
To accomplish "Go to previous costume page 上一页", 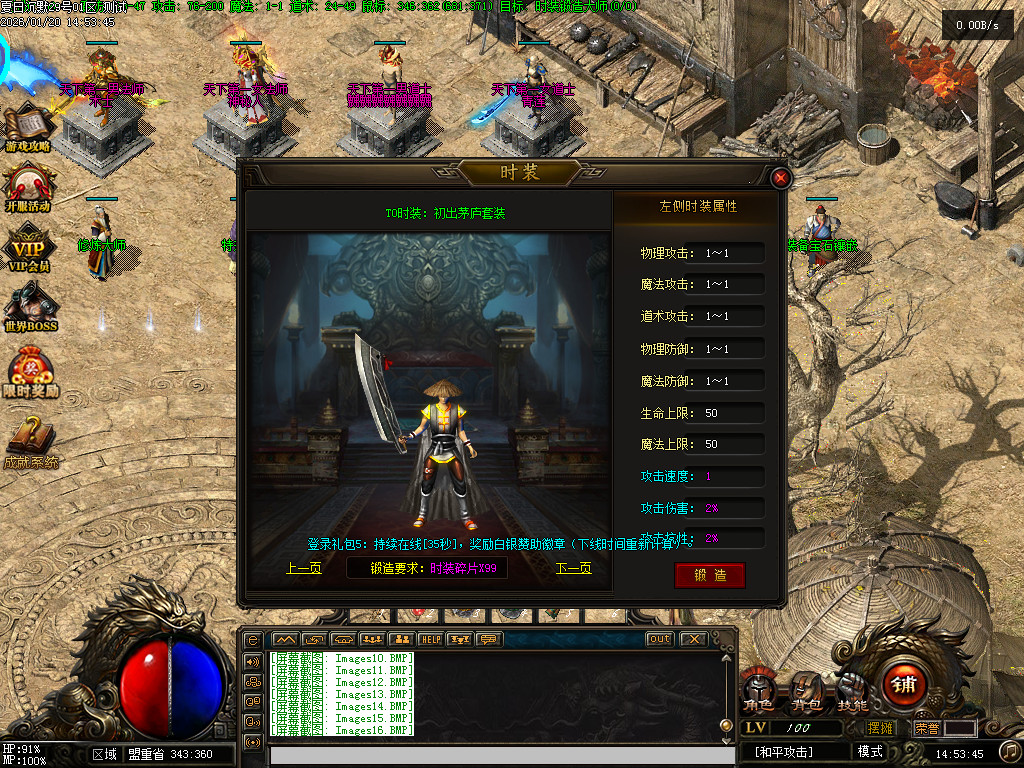I will pyautogui.click(x=304, y=568).
